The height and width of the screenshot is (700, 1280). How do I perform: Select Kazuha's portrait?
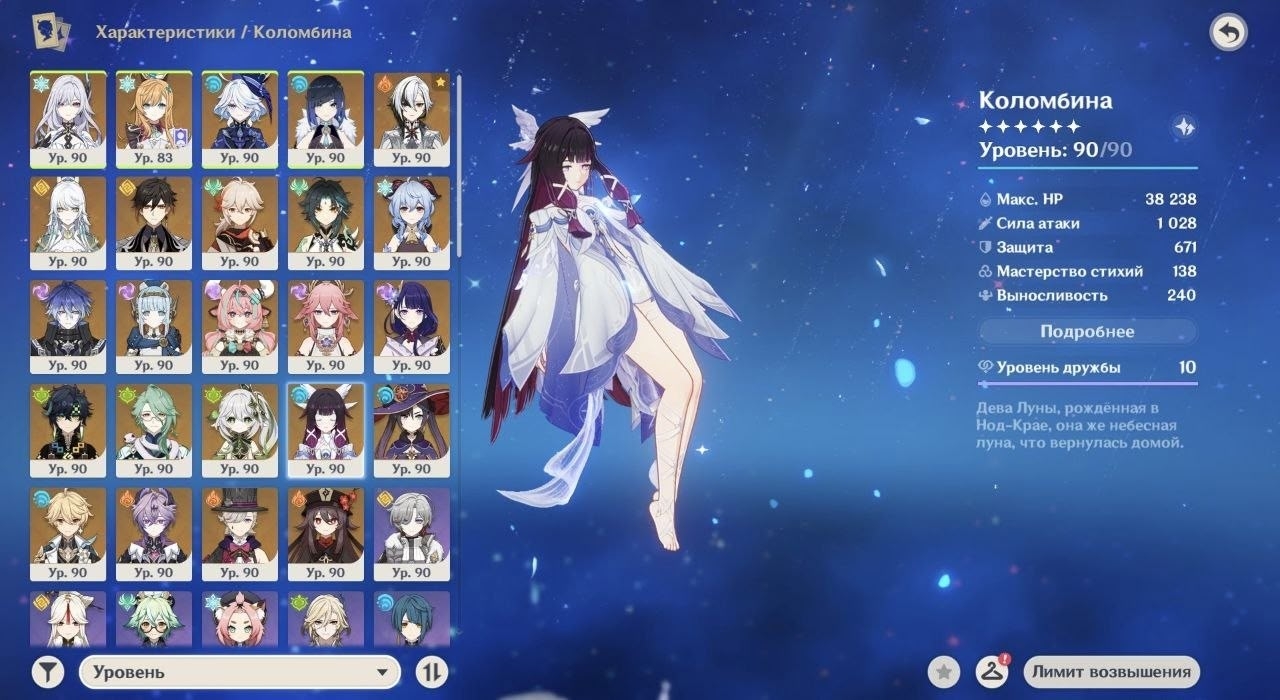tap(240, 222)
